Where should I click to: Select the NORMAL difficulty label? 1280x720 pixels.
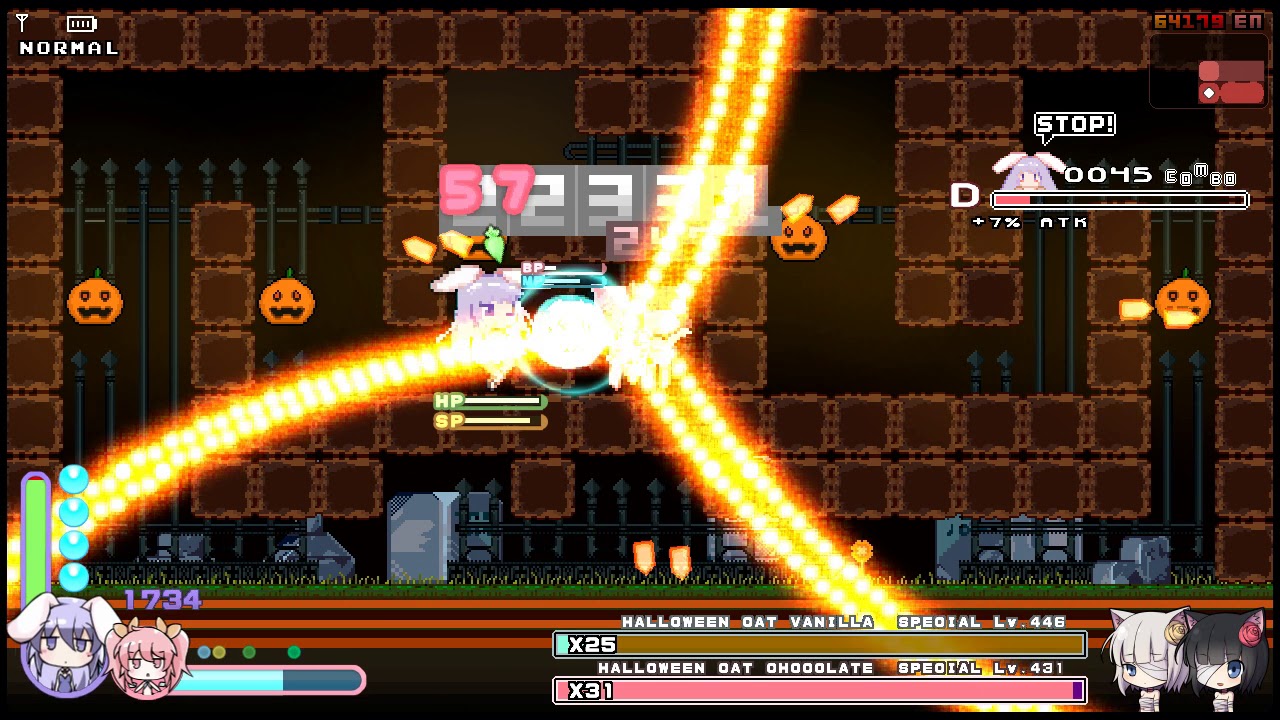click(x=67, y=45)
